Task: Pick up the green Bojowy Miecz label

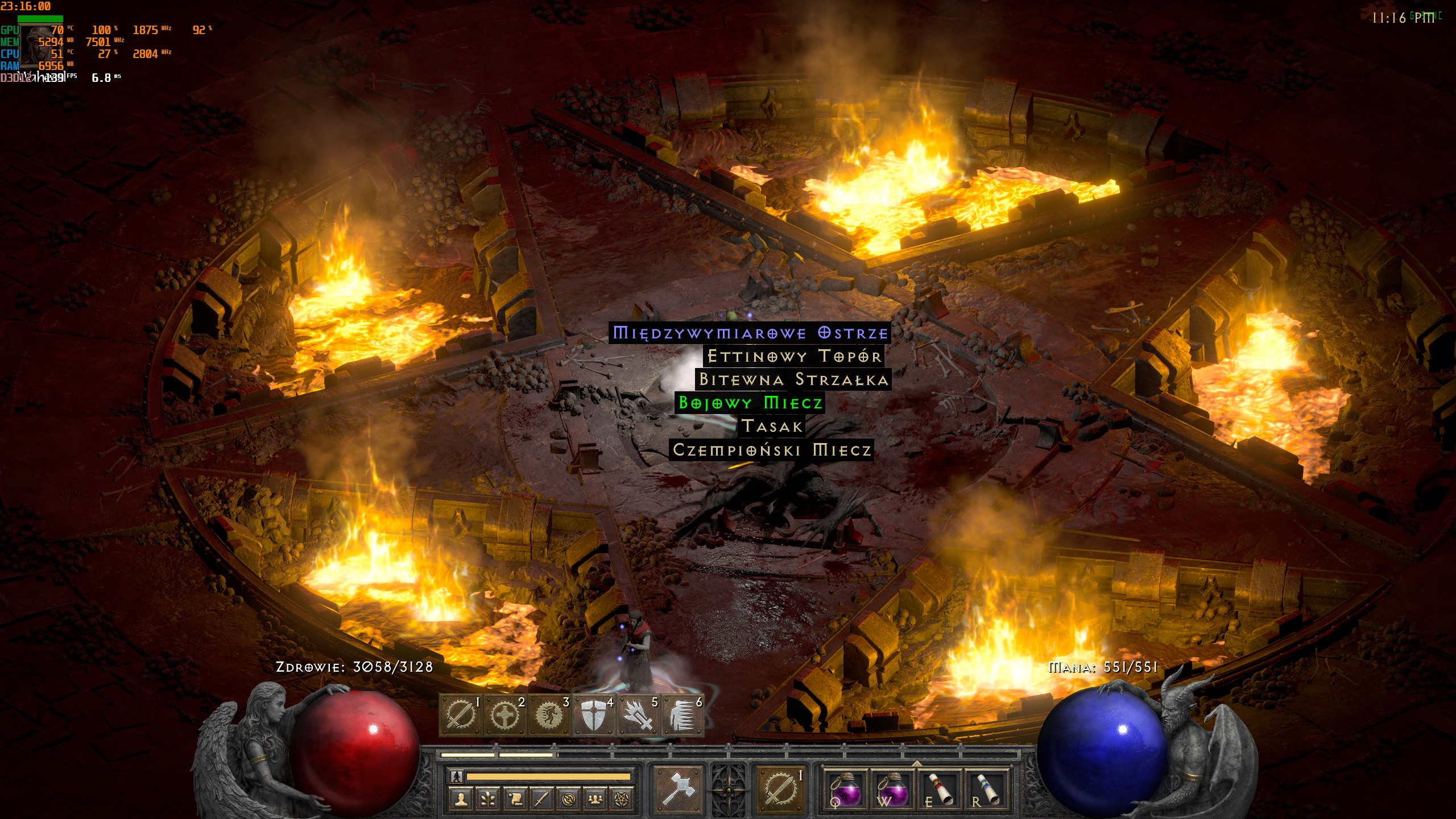Action: (750, 403)
